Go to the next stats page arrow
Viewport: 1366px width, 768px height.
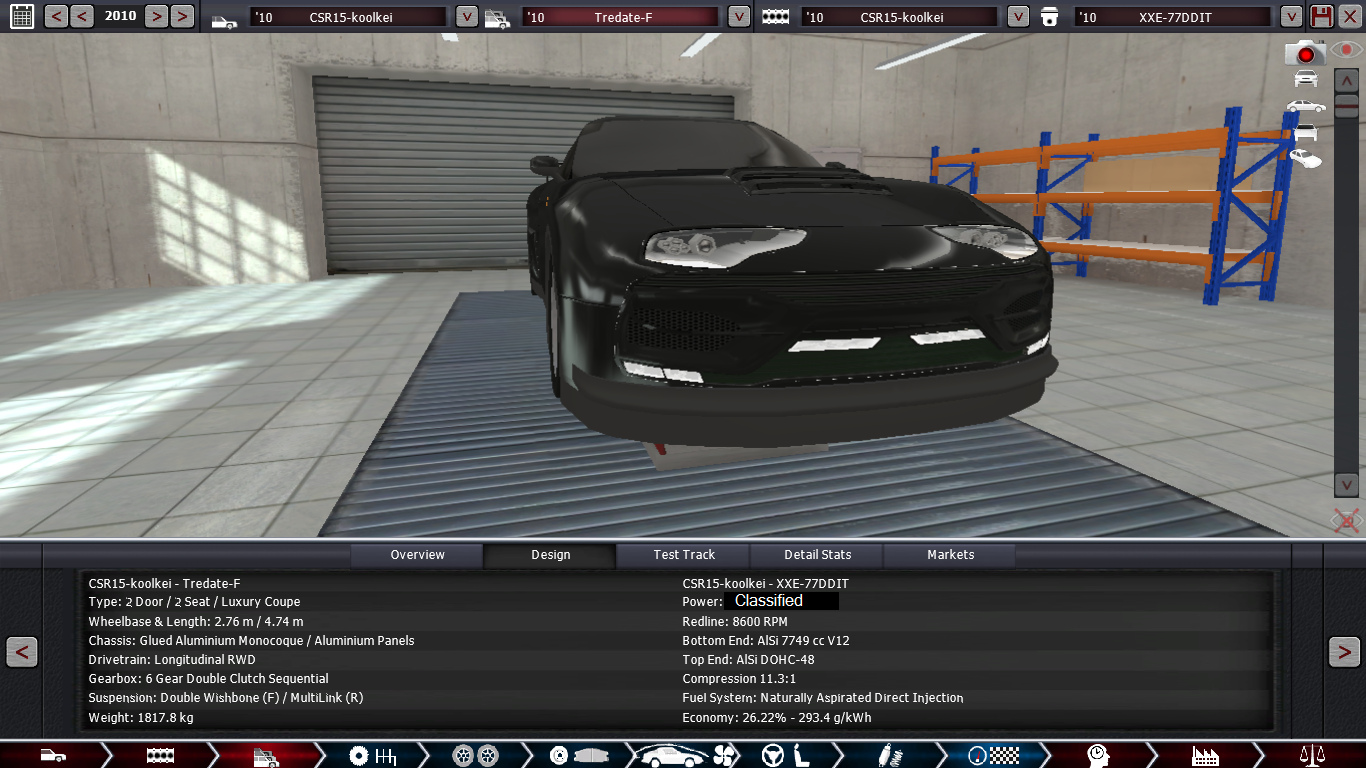1343,652
